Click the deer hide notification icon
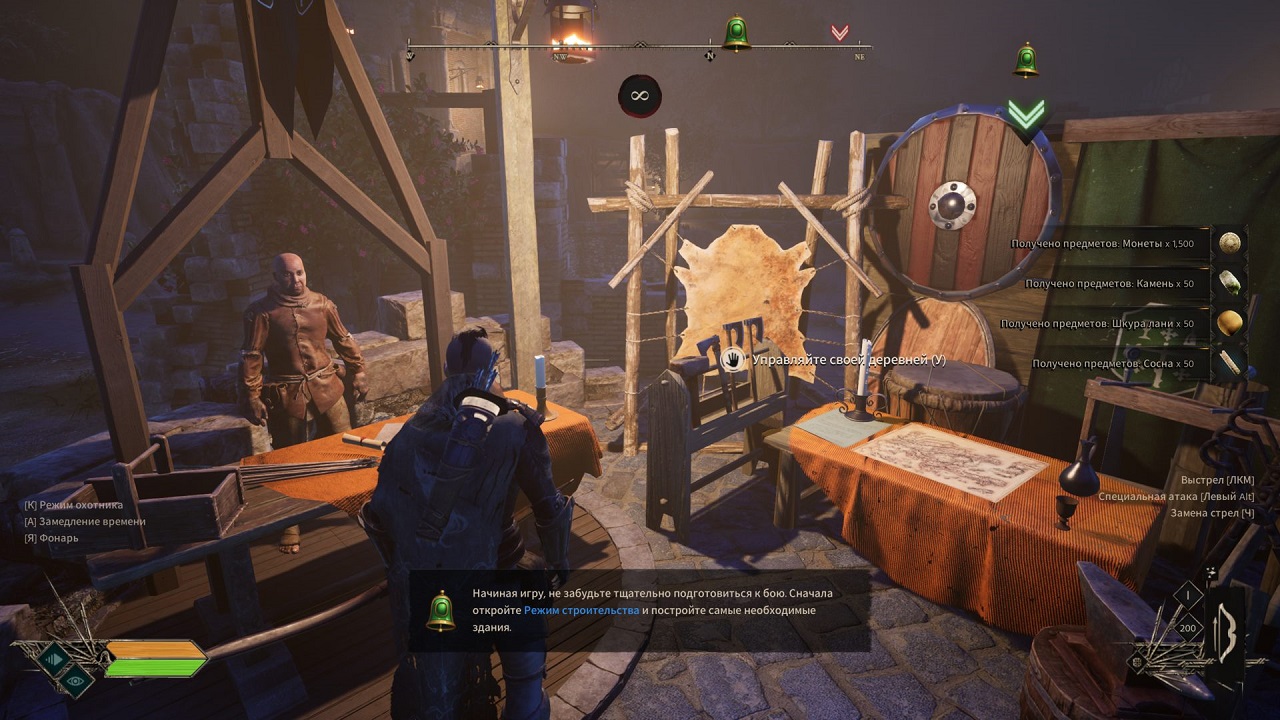 click(x=1229, y=323)
